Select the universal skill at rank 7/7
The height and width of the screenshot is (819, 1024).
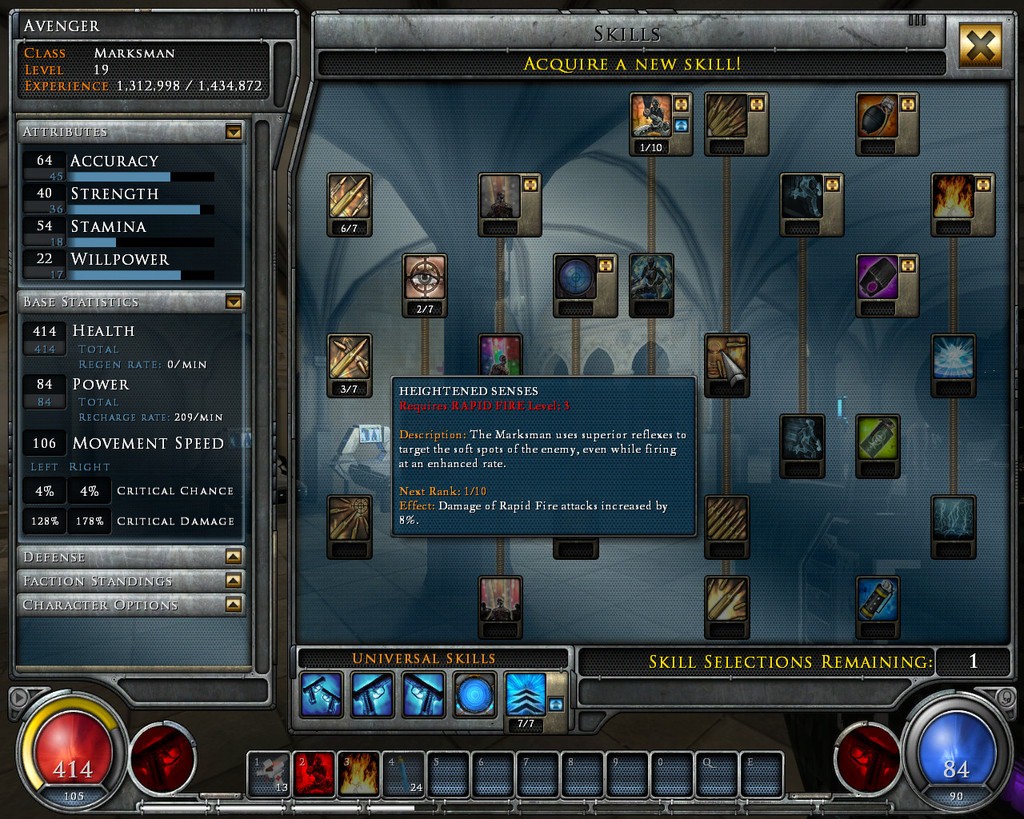525,693
